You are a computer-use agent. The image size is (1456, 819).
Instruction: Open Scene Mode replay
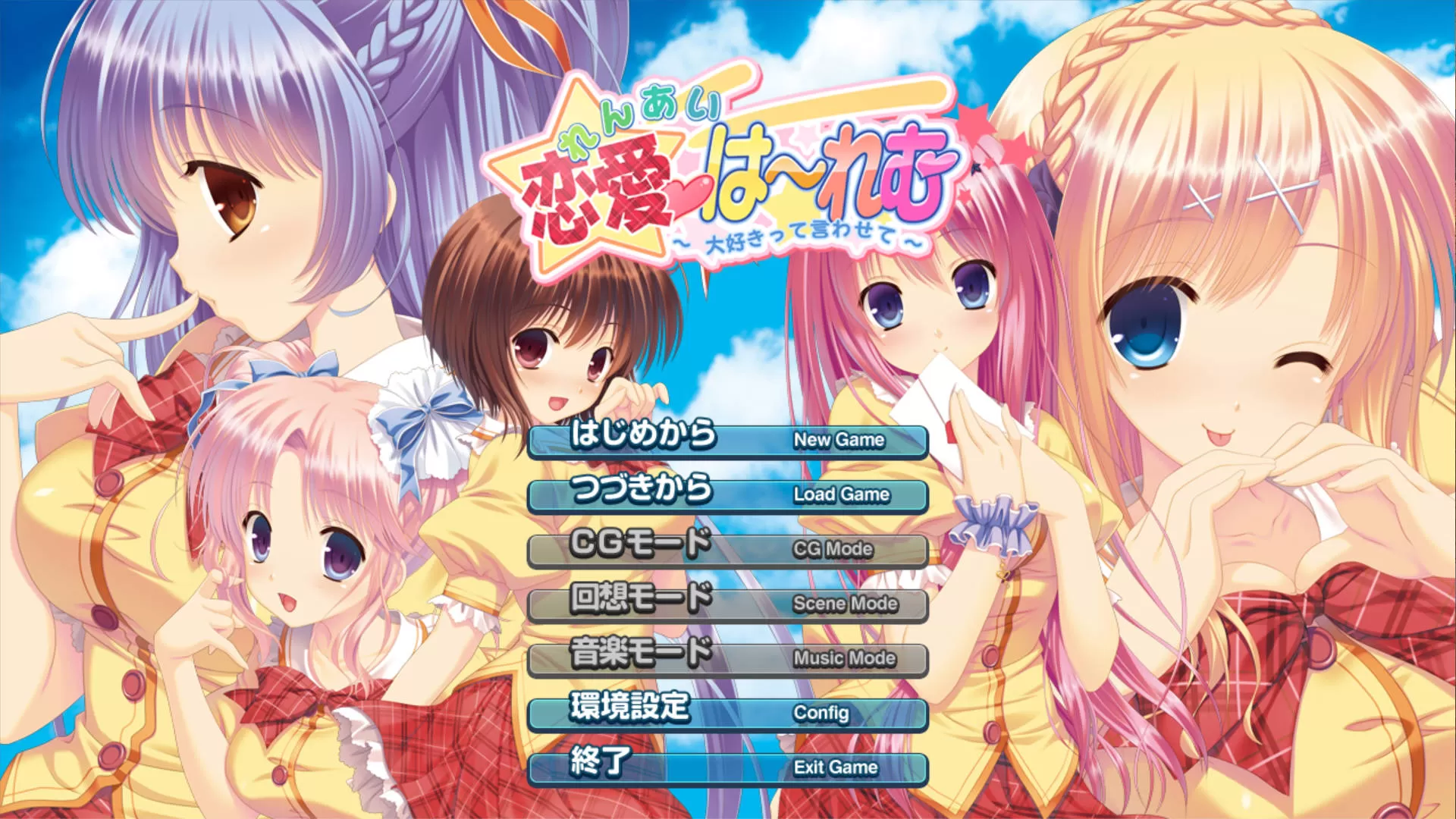tap(728, 604)
